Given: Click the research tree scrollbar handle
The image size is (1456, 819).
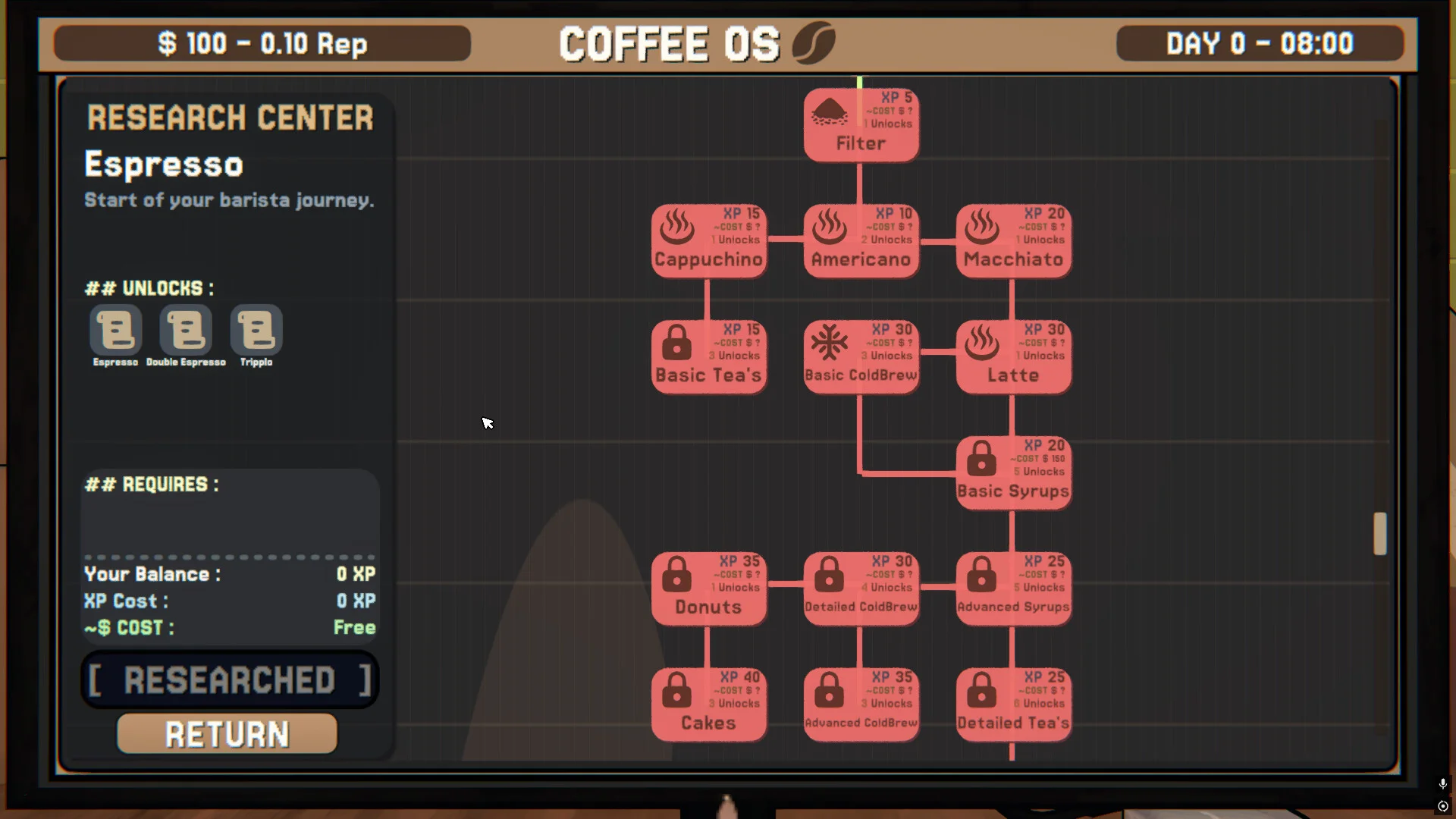Looking at the screenshot, I should (x=1379, y=533).
